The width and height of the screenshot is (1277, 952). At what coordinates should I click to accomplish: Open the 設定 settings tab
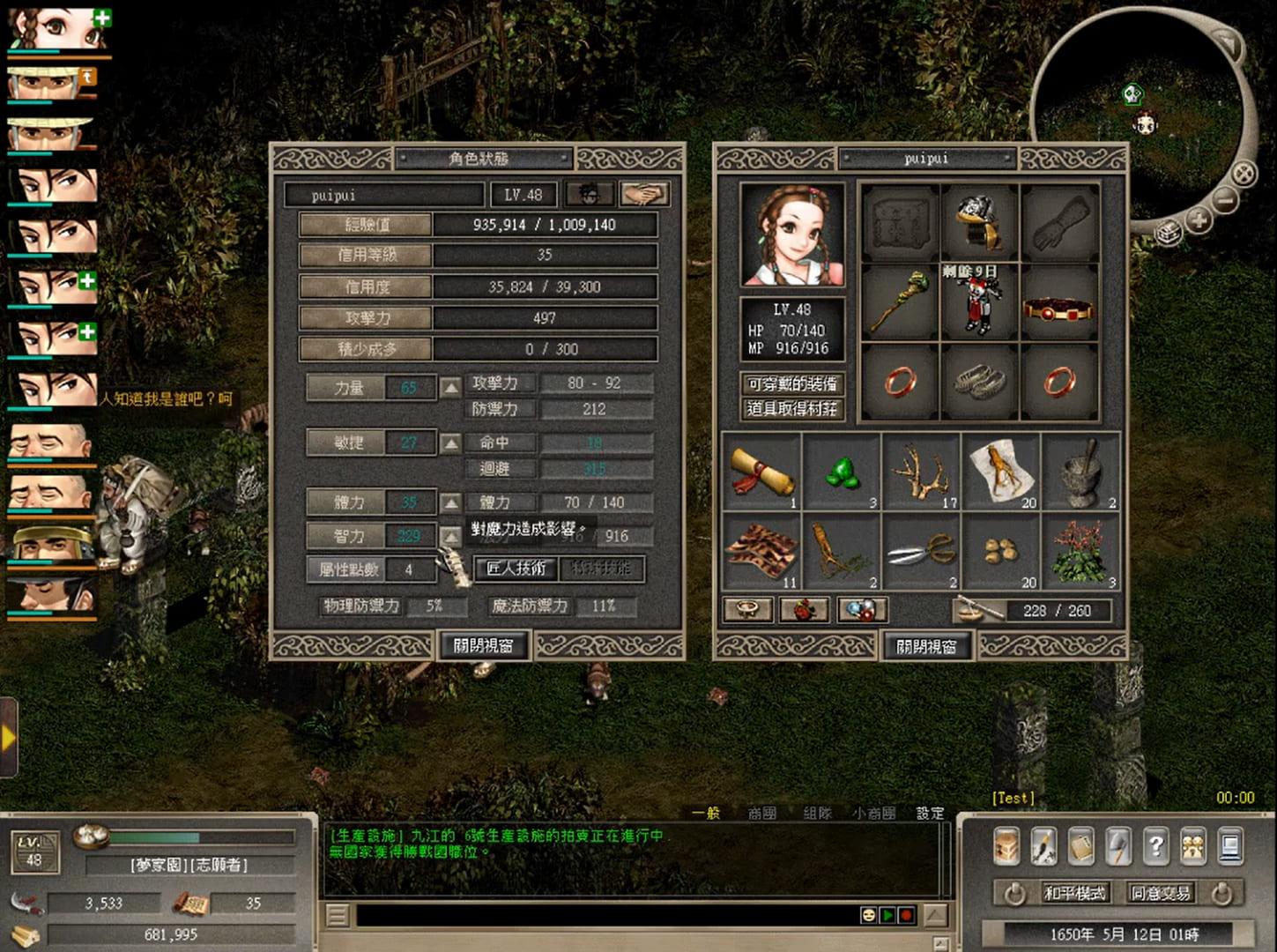point(930,813)
